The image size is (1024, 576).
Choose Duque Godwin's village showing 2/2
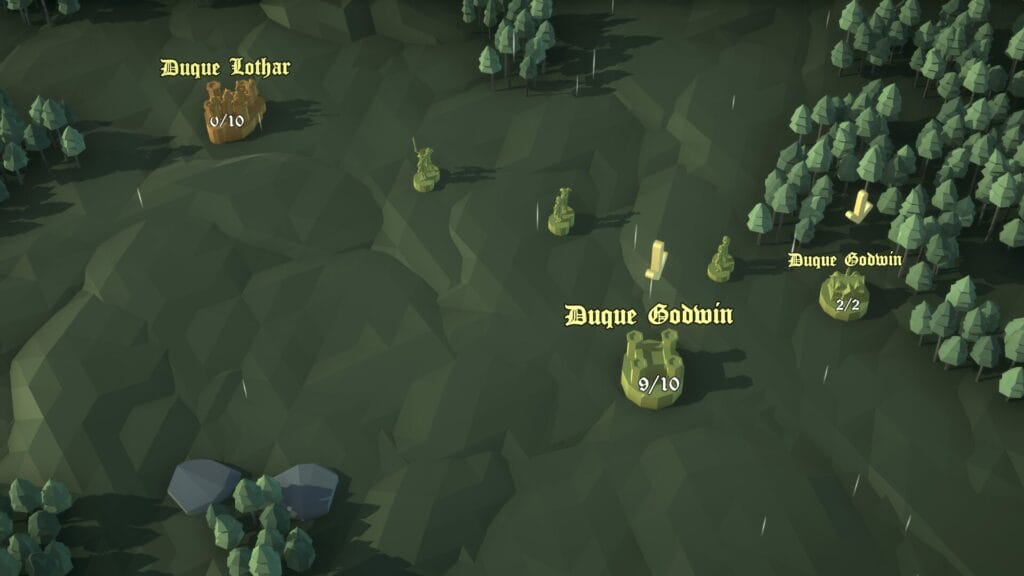point(844,296)
